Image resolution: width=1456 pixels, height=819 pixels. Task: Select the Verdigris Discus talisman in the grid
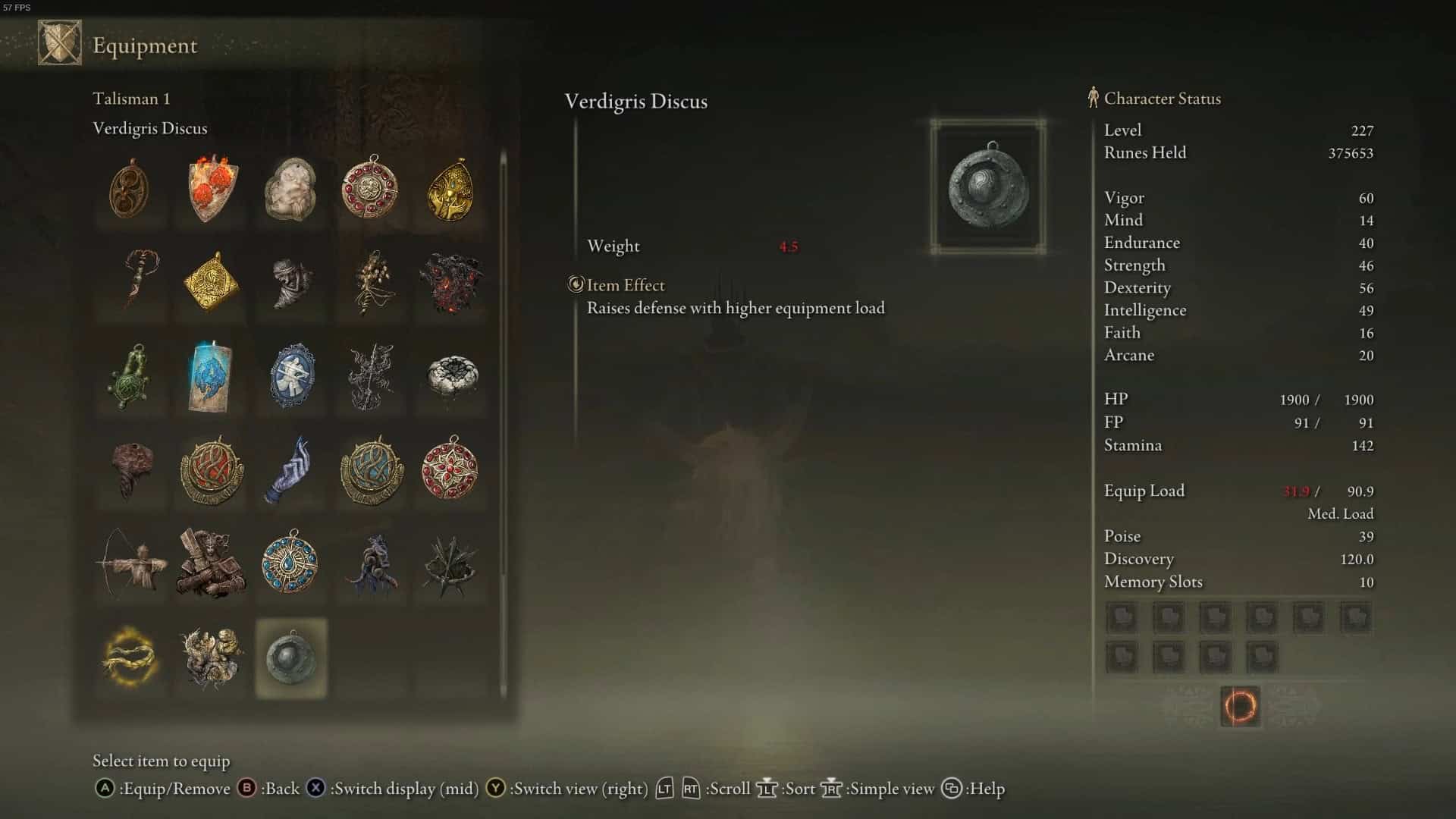pyautogui.click(x=290, y=657)
